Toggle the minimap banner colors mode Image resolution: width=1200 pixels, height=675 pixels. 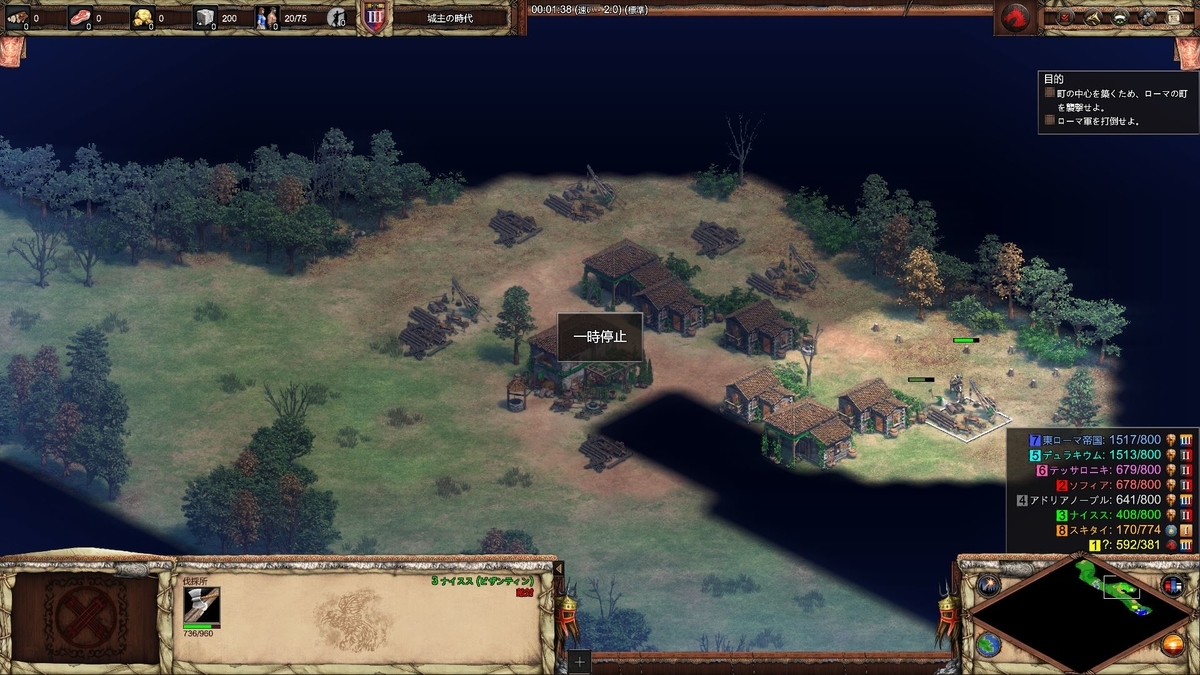pos(1172,586)
